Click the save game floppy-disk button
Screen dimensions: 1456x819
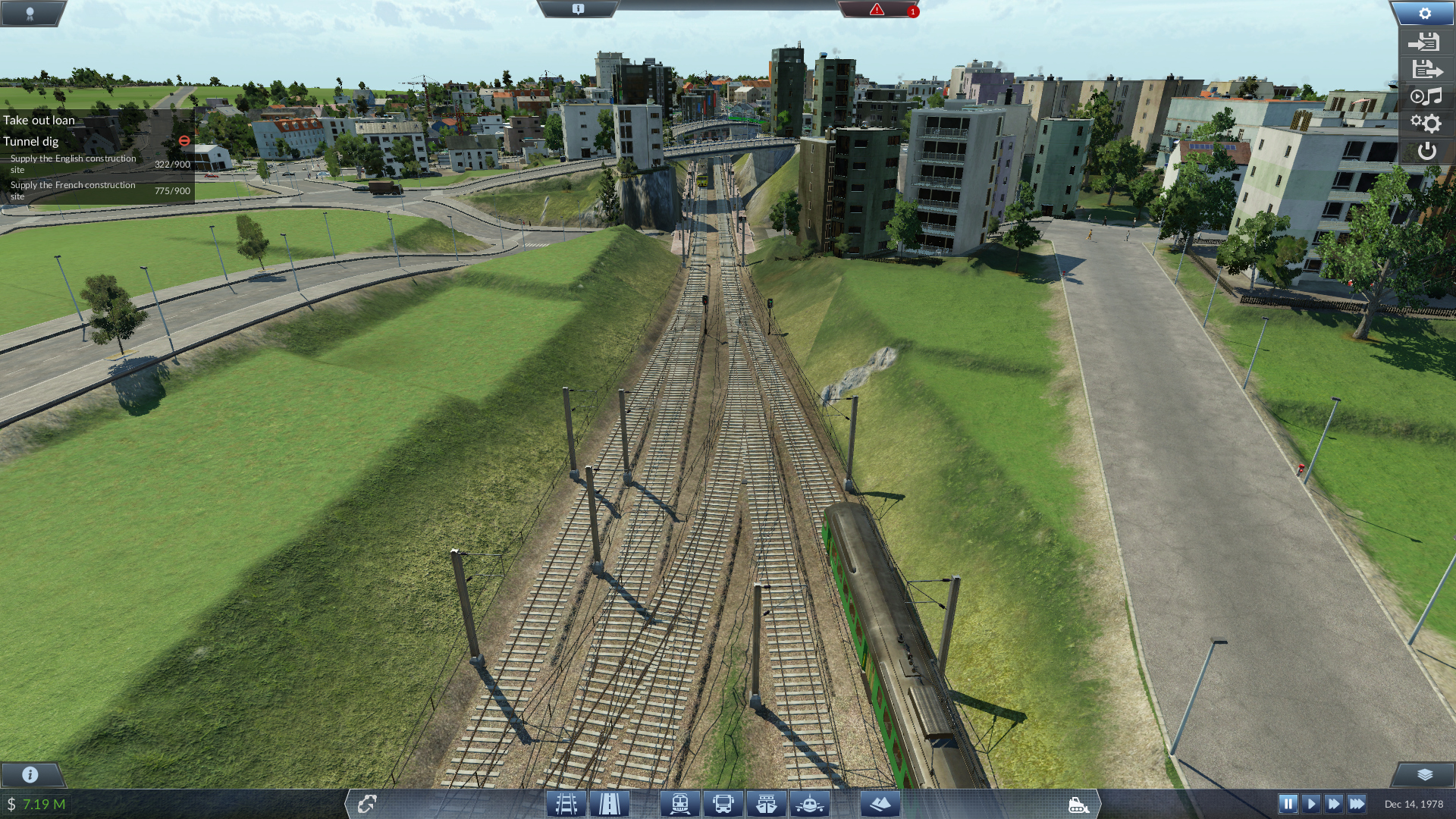[x=1426, y=70]
